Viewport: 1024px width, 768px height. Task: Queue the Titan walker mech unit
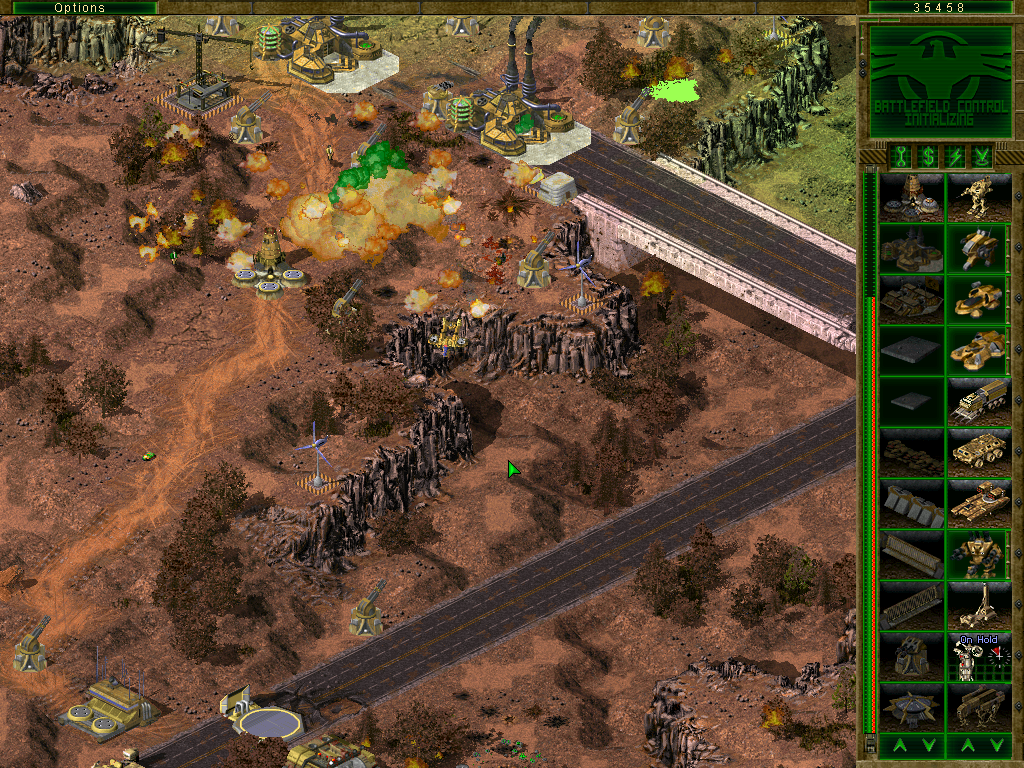point(980,197)
